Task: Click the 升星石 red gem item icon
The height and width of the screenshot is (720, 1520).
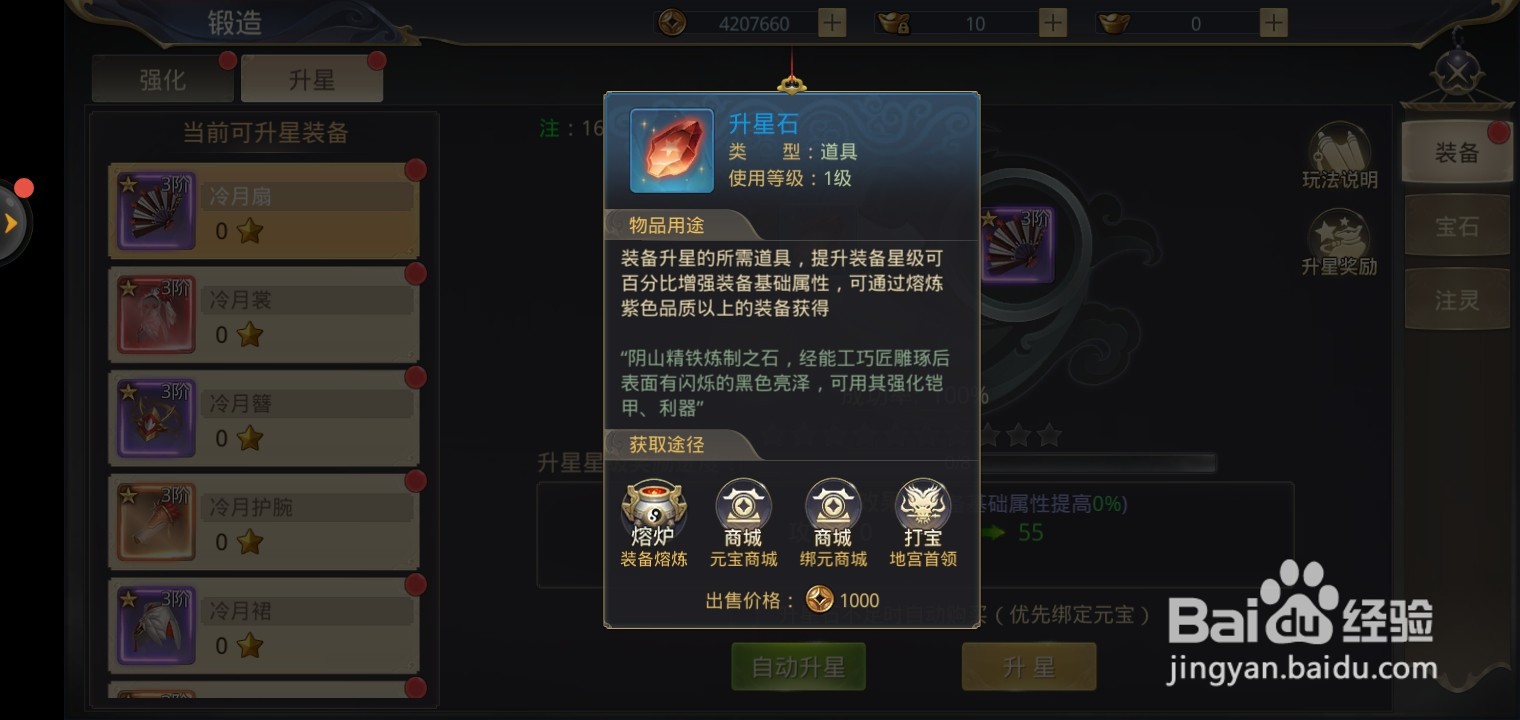Action: point(670,150)
